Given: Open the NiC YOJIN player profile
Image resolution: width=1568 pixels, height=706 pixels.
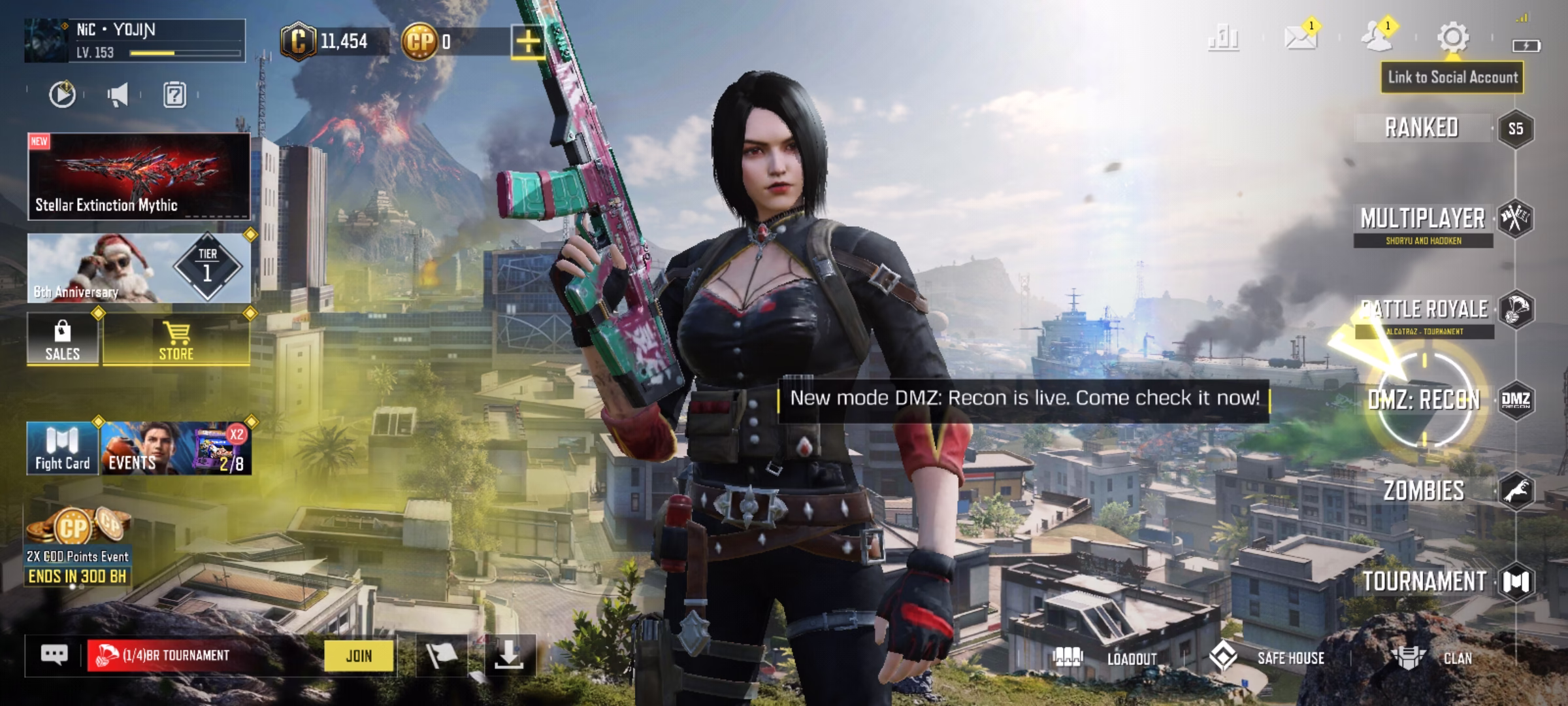Looking at the screenshot, I should tap(135, 41).
